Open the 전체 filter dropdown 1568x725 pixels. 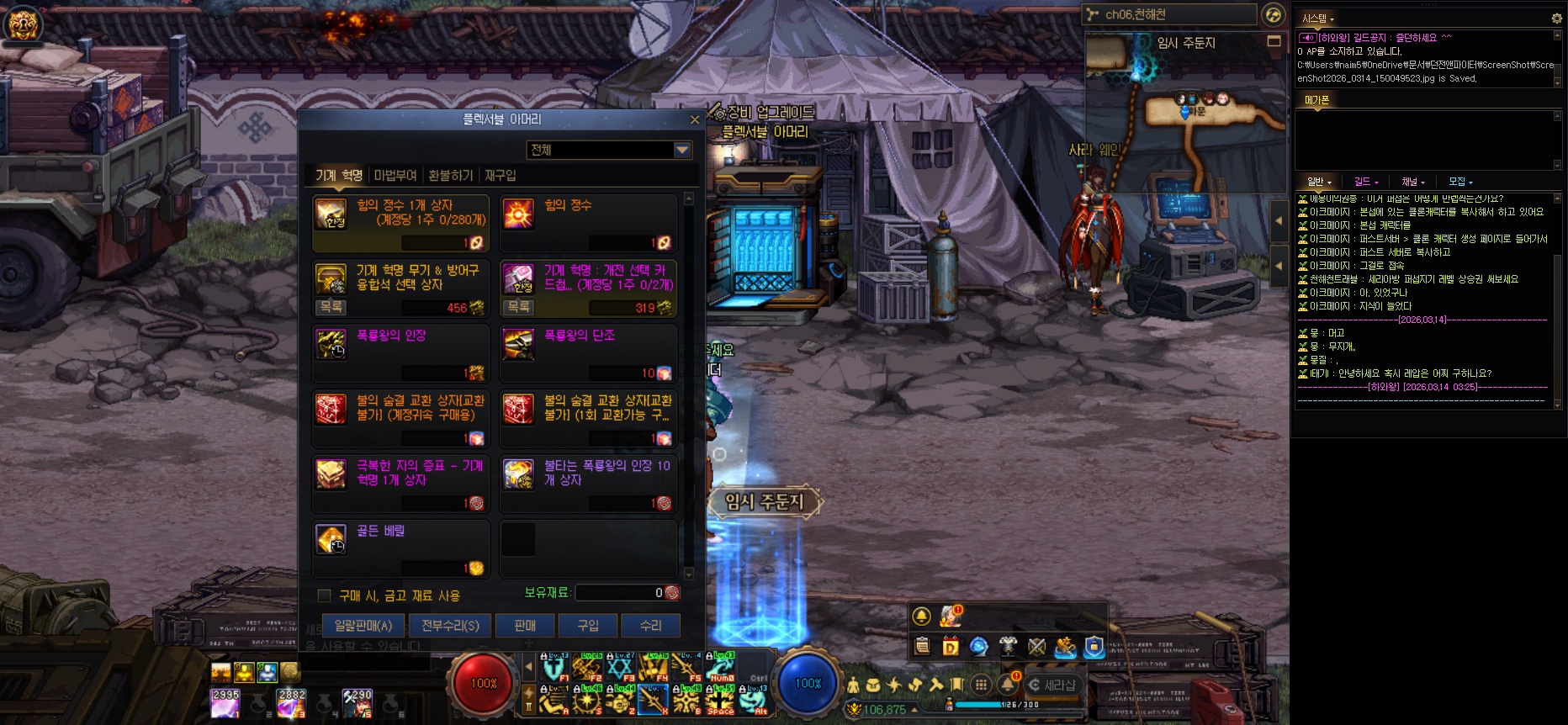[x=682, y=150]
